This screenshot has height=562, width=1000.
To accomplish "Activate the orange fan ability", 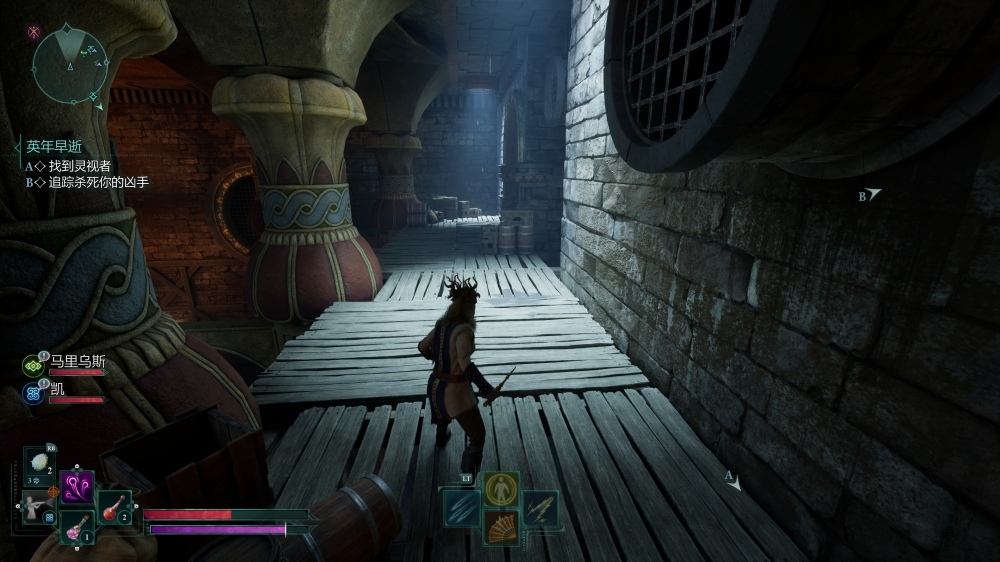I will click(501, 527).
